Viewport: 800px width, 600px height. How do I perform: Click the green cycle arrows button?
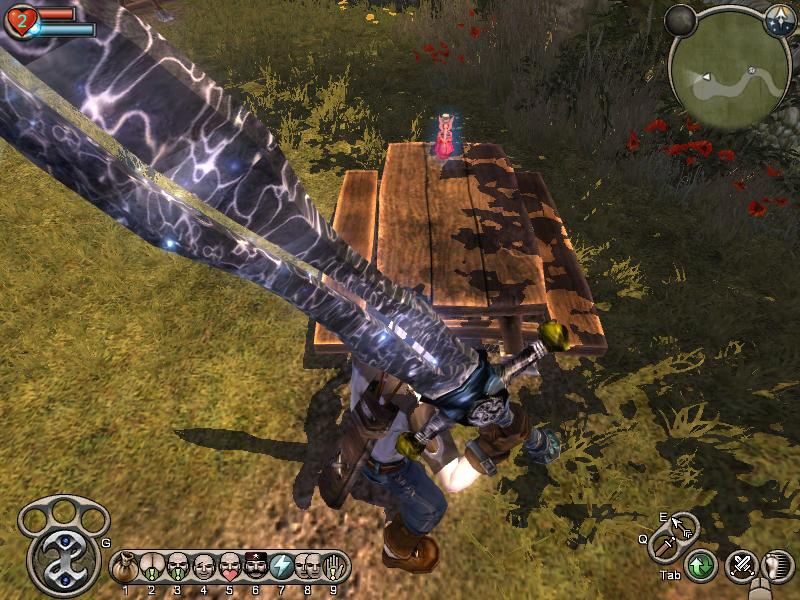click(701, 567)
